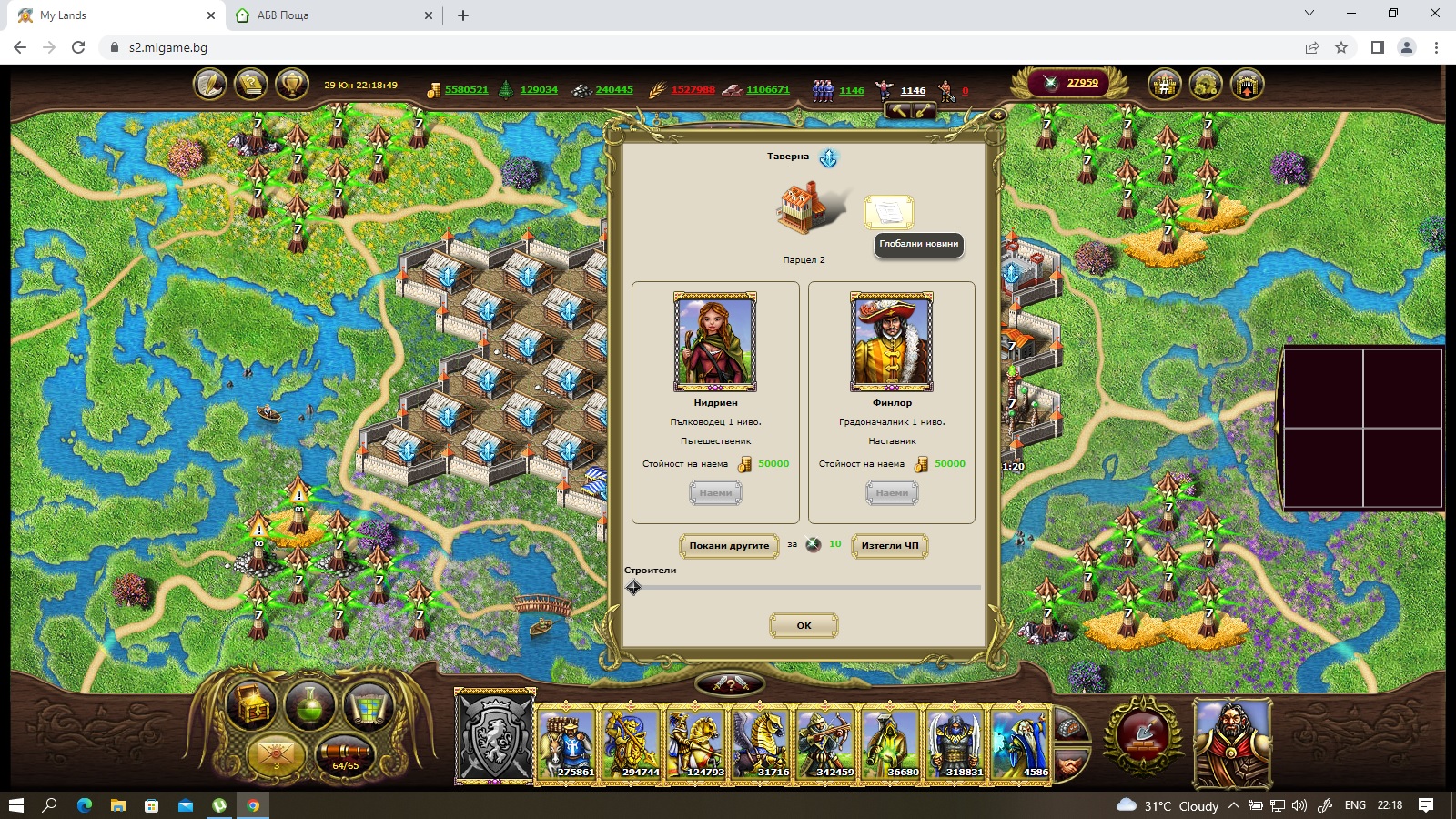Open the quill and scroll icon
This screenshot has height=819, width=1456.
210,85
